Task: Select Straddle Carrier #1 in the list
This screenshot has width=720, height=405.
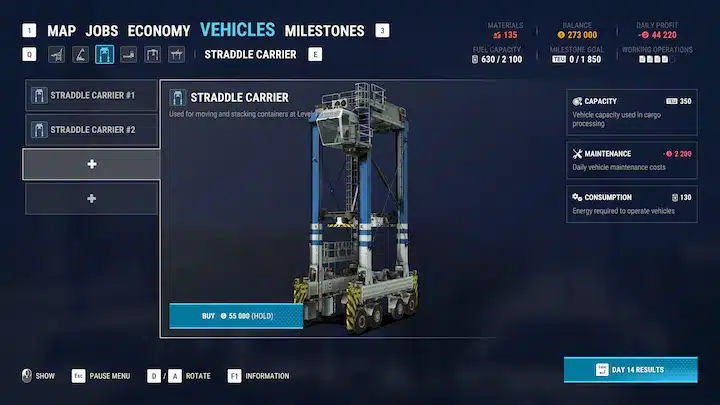Action: [92, 97]
